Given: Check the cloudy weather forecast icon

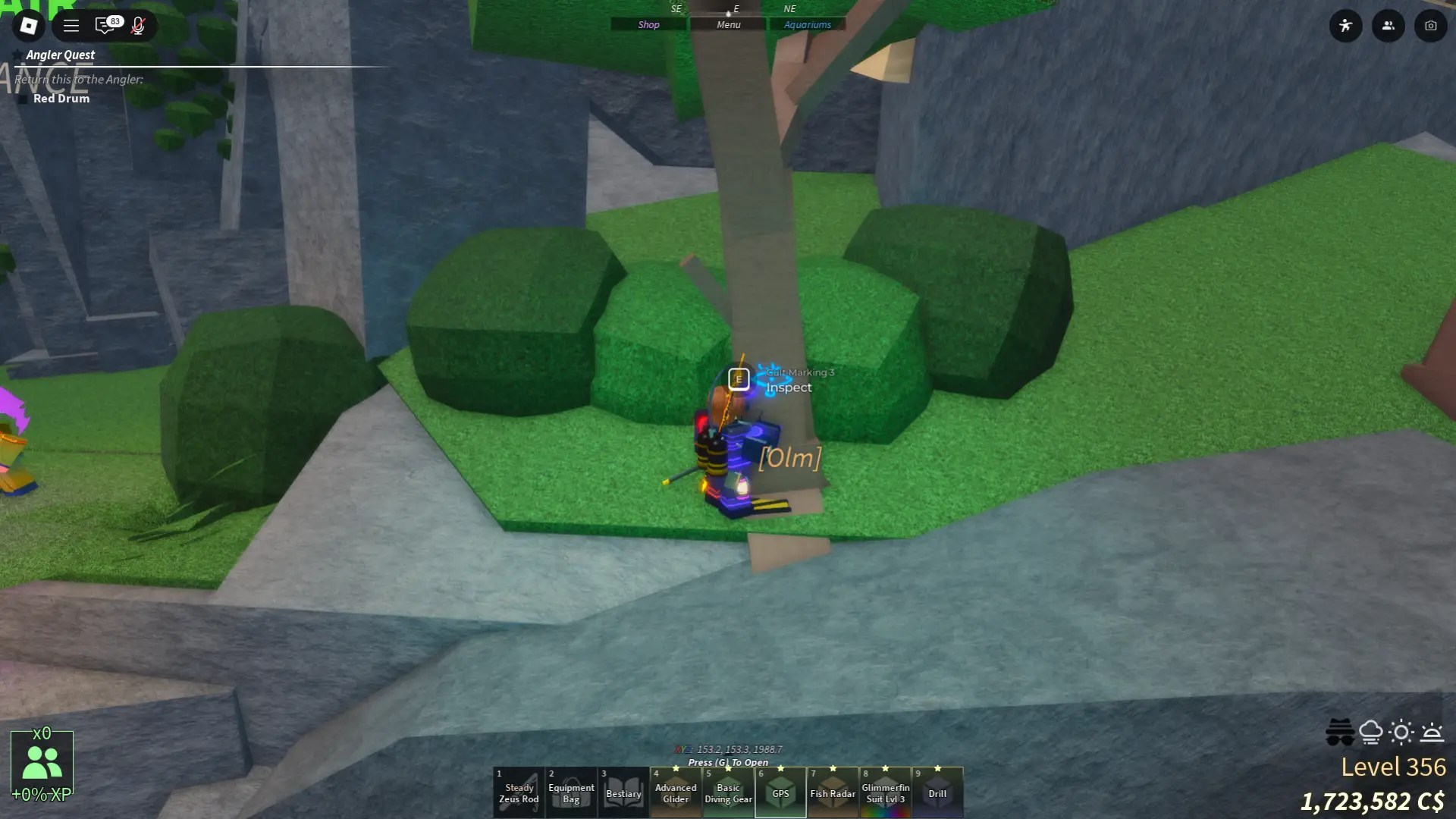Looking at the screenshot, I should [x=1370, y=731].
